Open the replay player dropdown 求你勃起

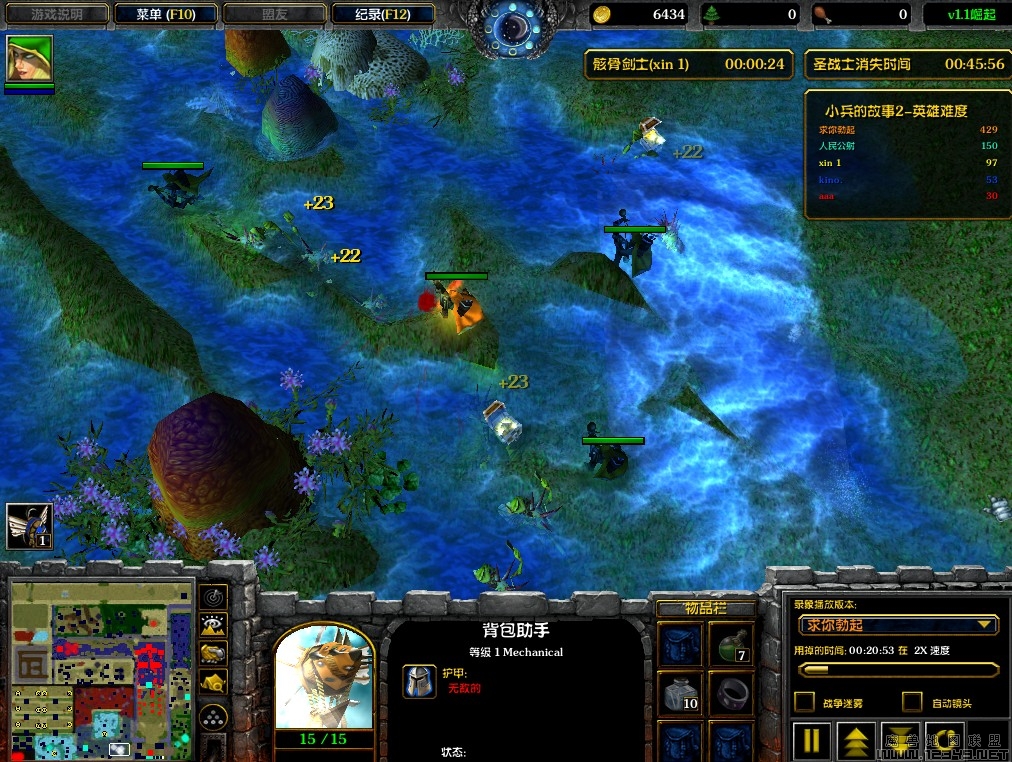(x=898, y=625)
